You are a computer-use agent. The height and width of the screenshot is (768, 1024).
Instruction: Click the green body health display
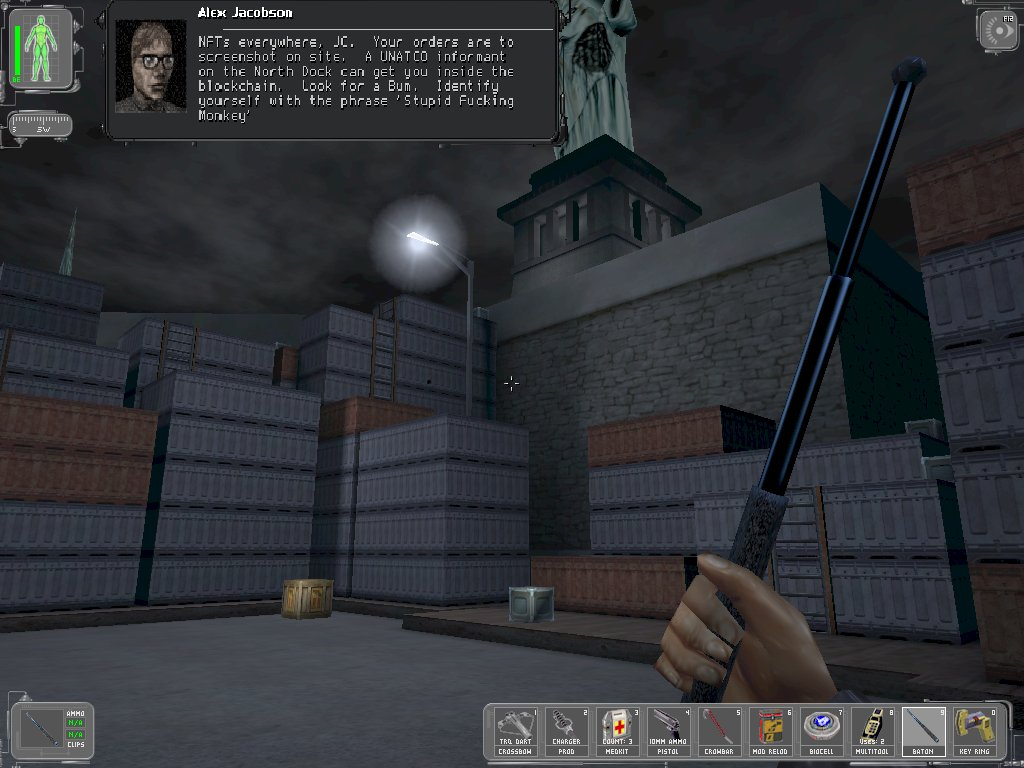coord(40,48)
